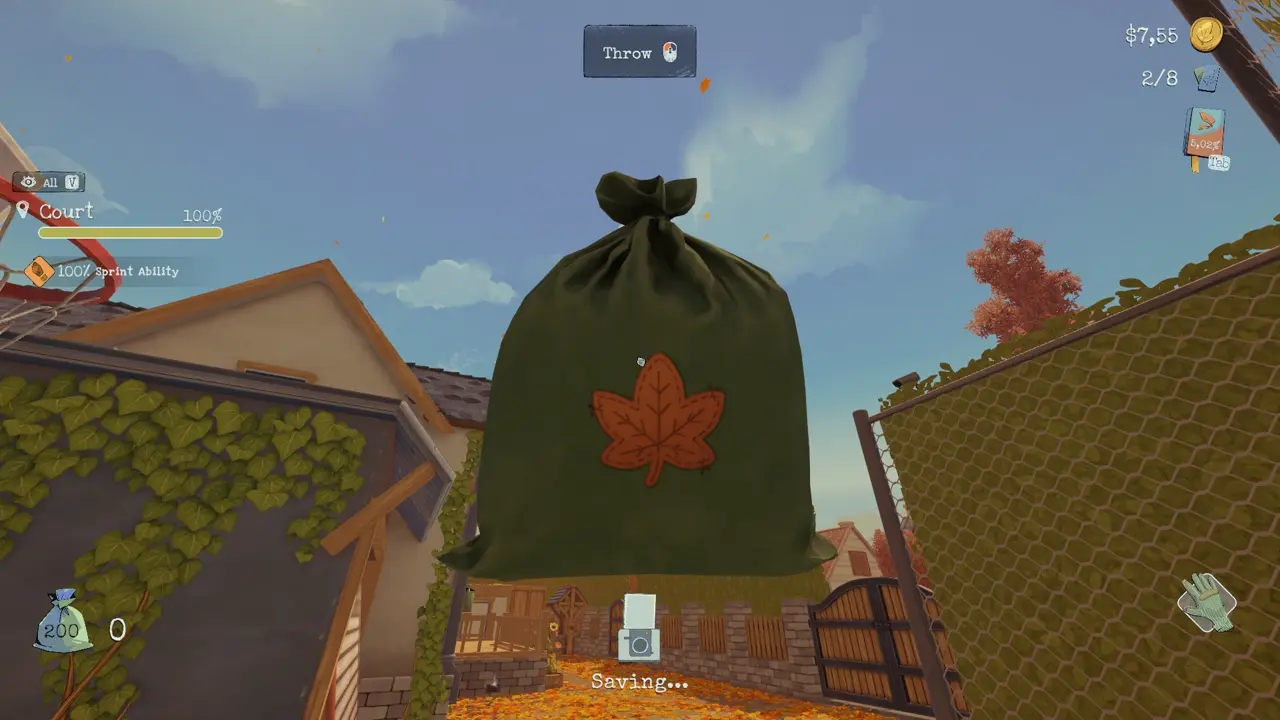
Task: Click the camera-like saving icon above the street
Action: (639, 628)
